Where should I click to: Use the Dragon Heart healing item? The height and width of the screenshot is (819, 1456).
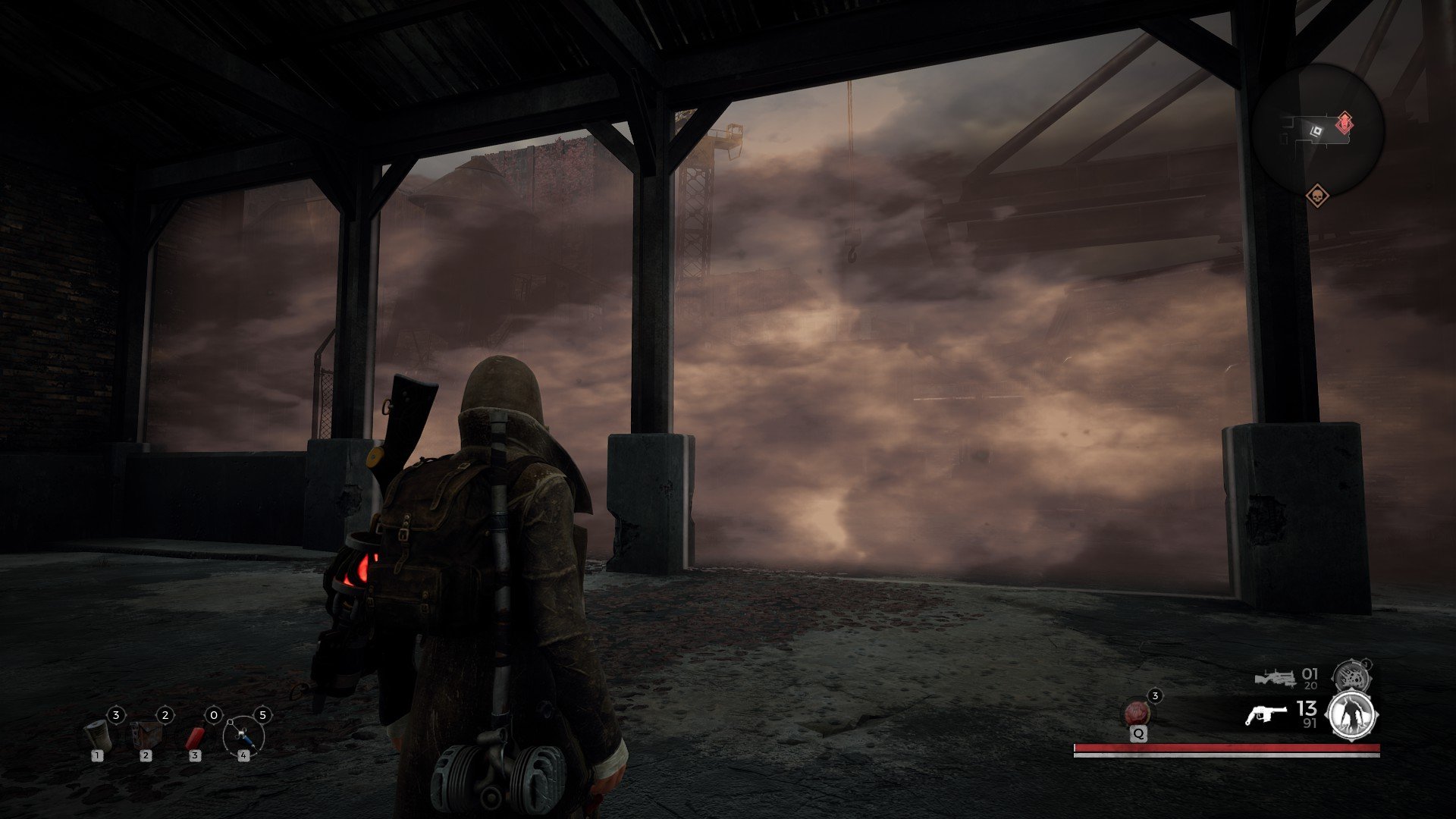pos(1136,713)
